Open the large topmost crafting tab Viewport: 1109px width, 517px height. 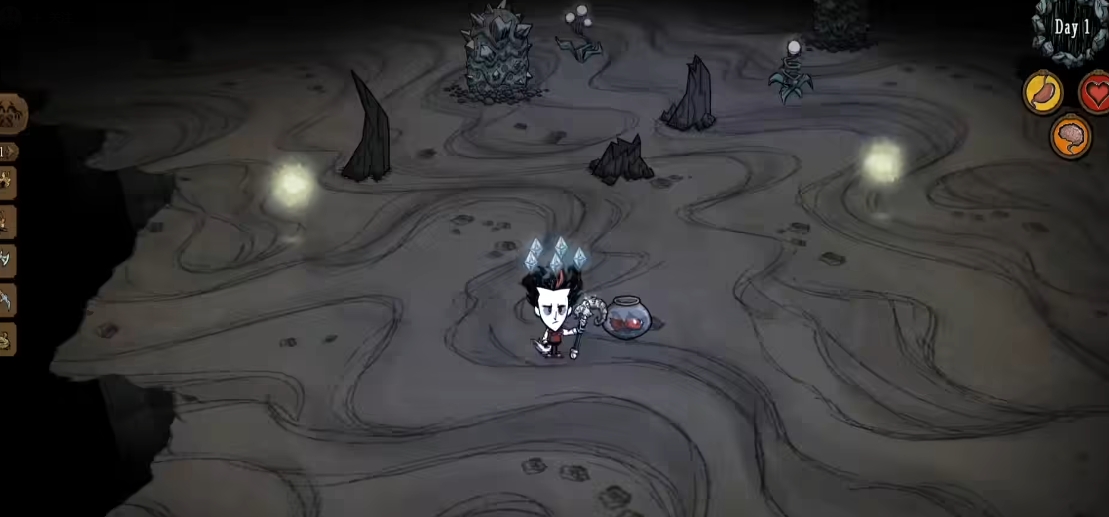pos(10,113)
